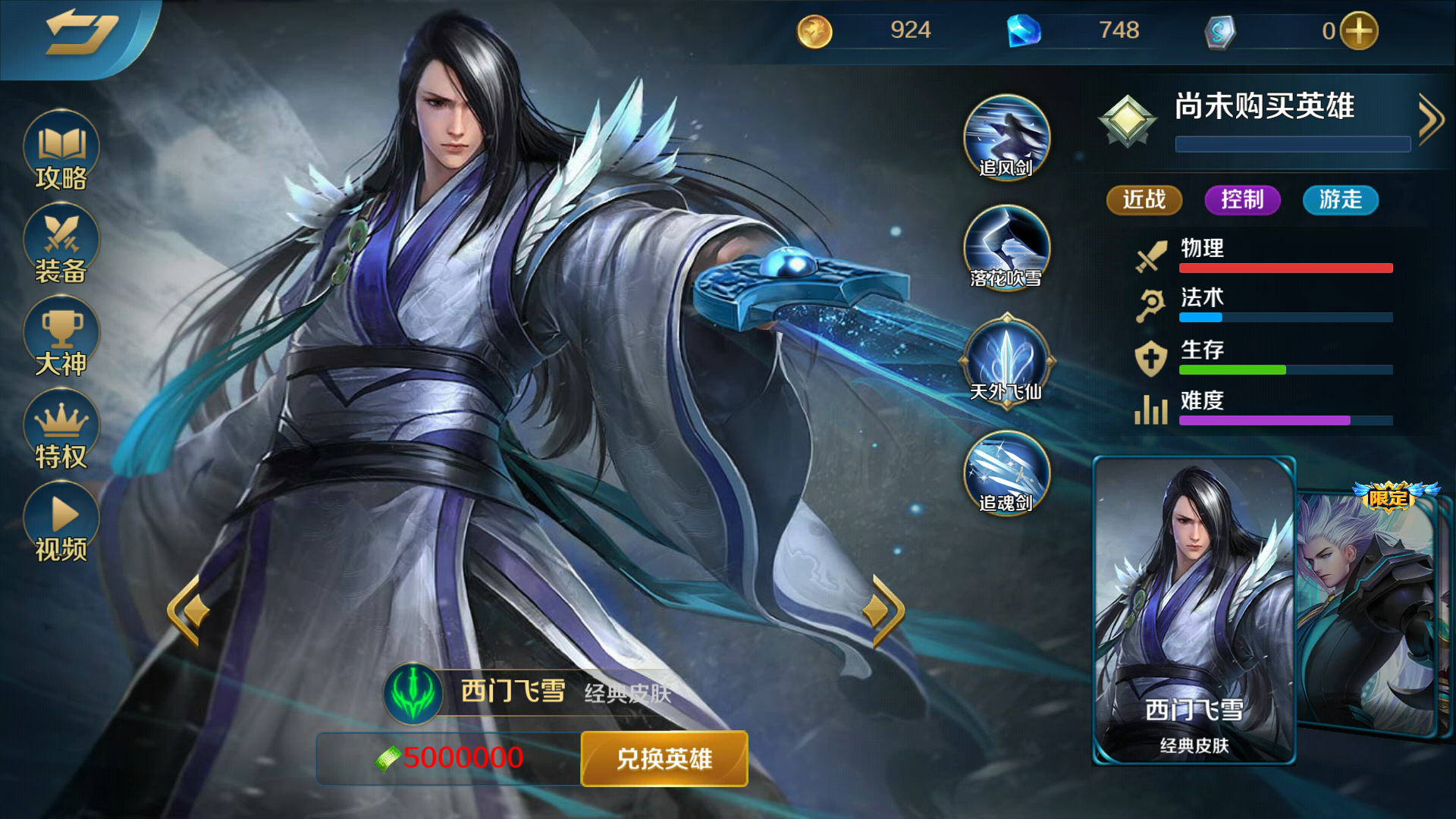Select the 游走 roaming tag
Viewport: 1456px width, 819px height.
click(x=1340, y=200)
